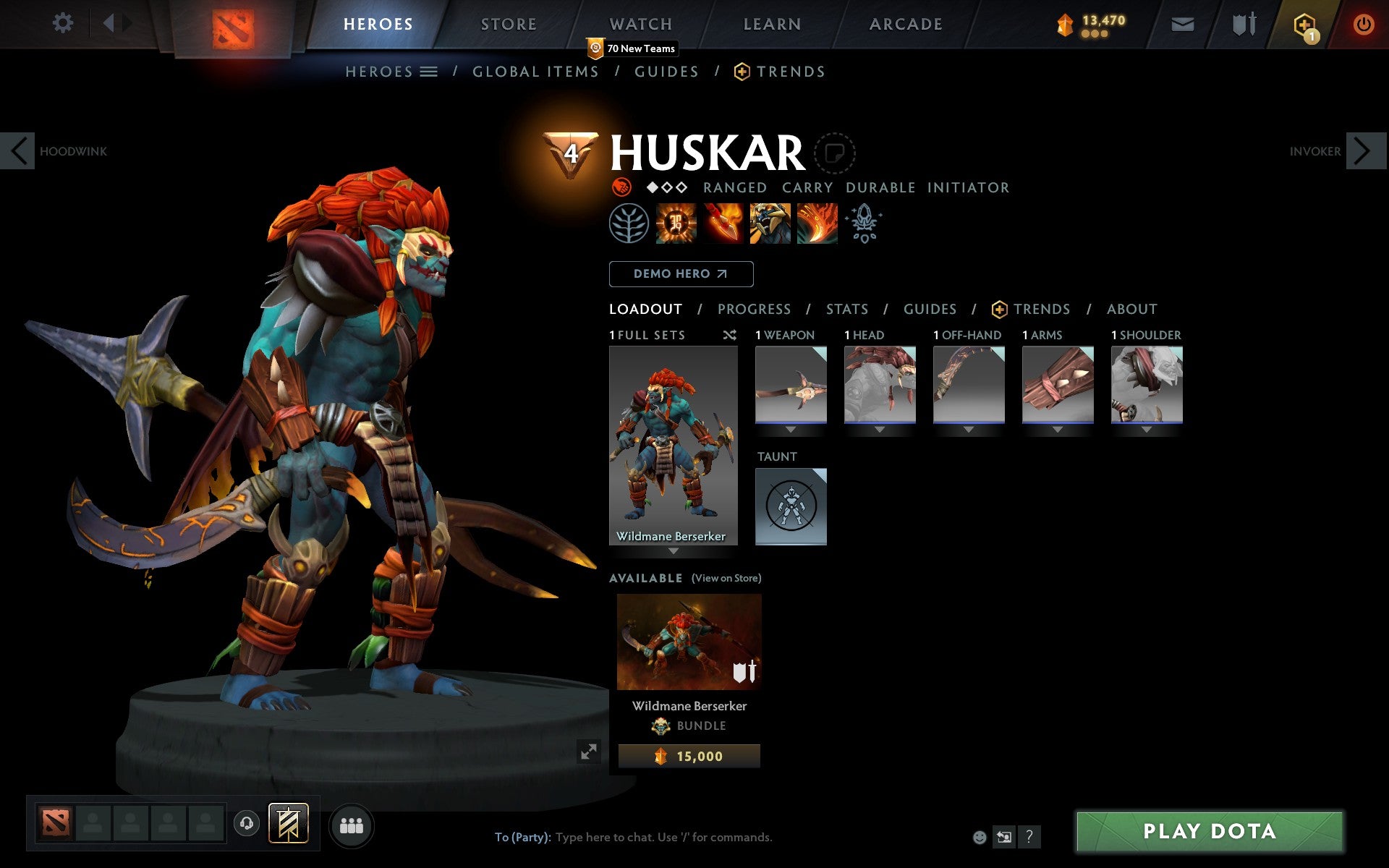The height and width of the screenshot is (868, 1389).
Task: Toggle voice chat microphone settings
Action: pos(247,825)
